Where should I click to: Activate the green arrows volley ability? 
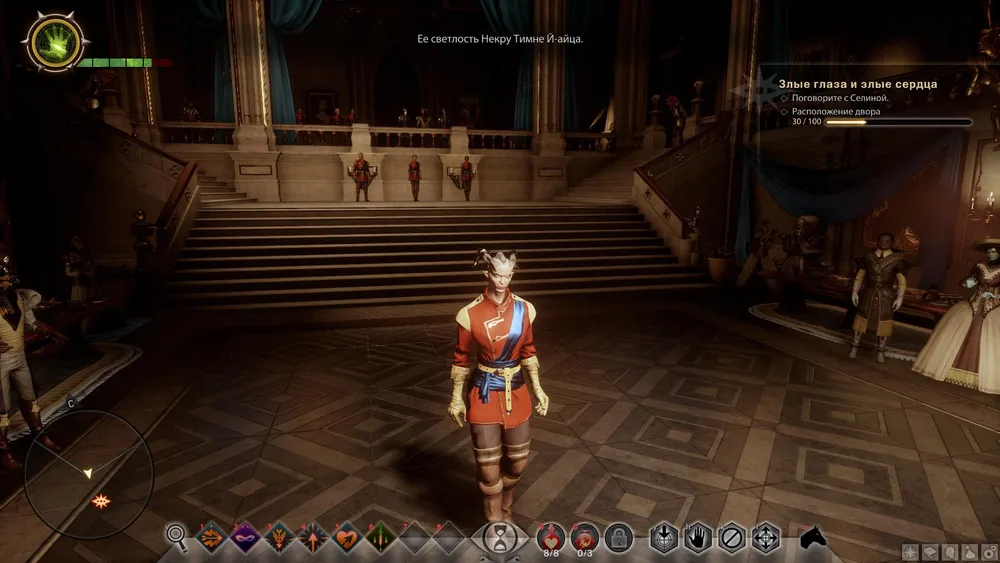tap(381, 537)
